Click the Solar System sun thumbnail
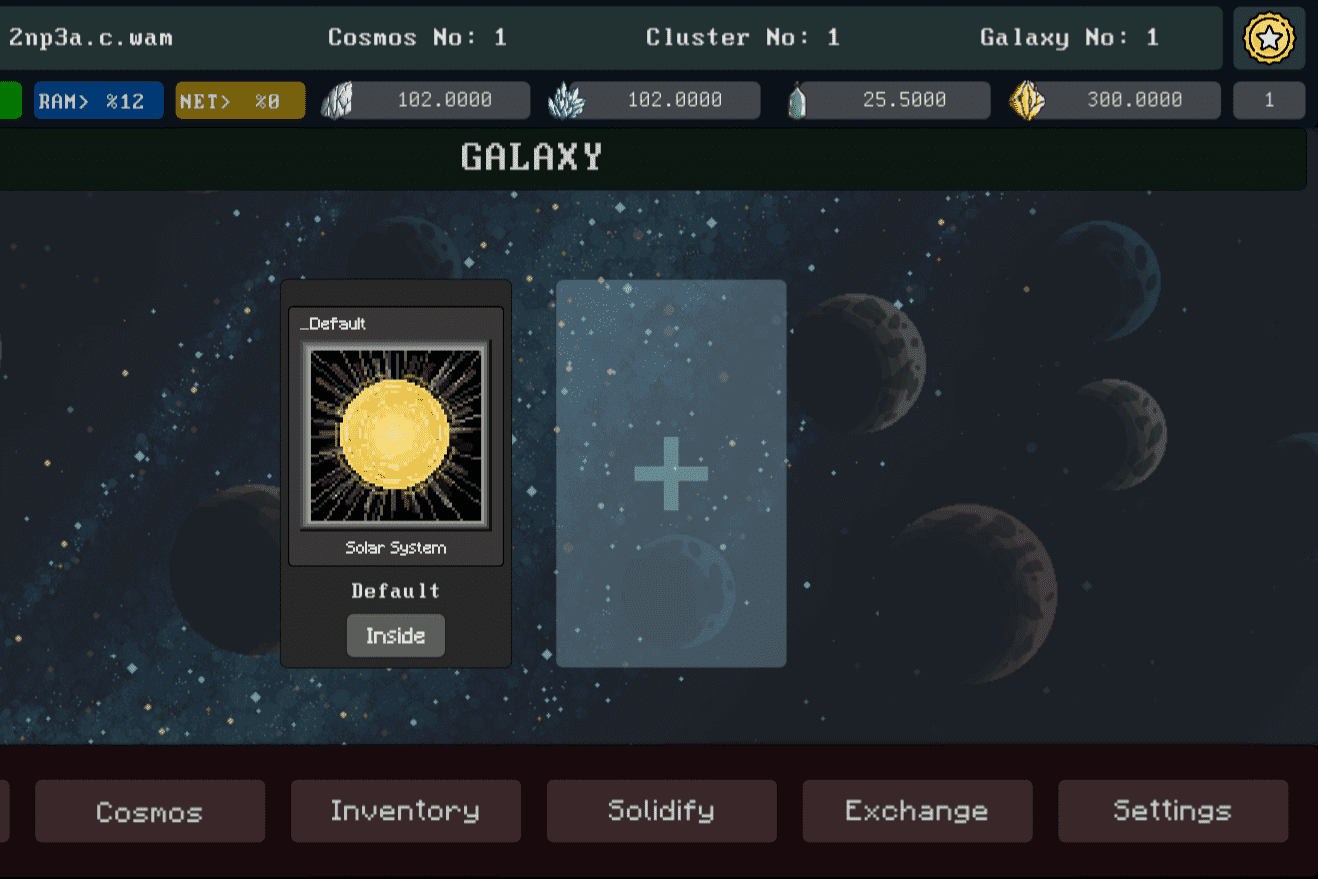Screen dimensions: 1318x879 click(x=395, y=434)
